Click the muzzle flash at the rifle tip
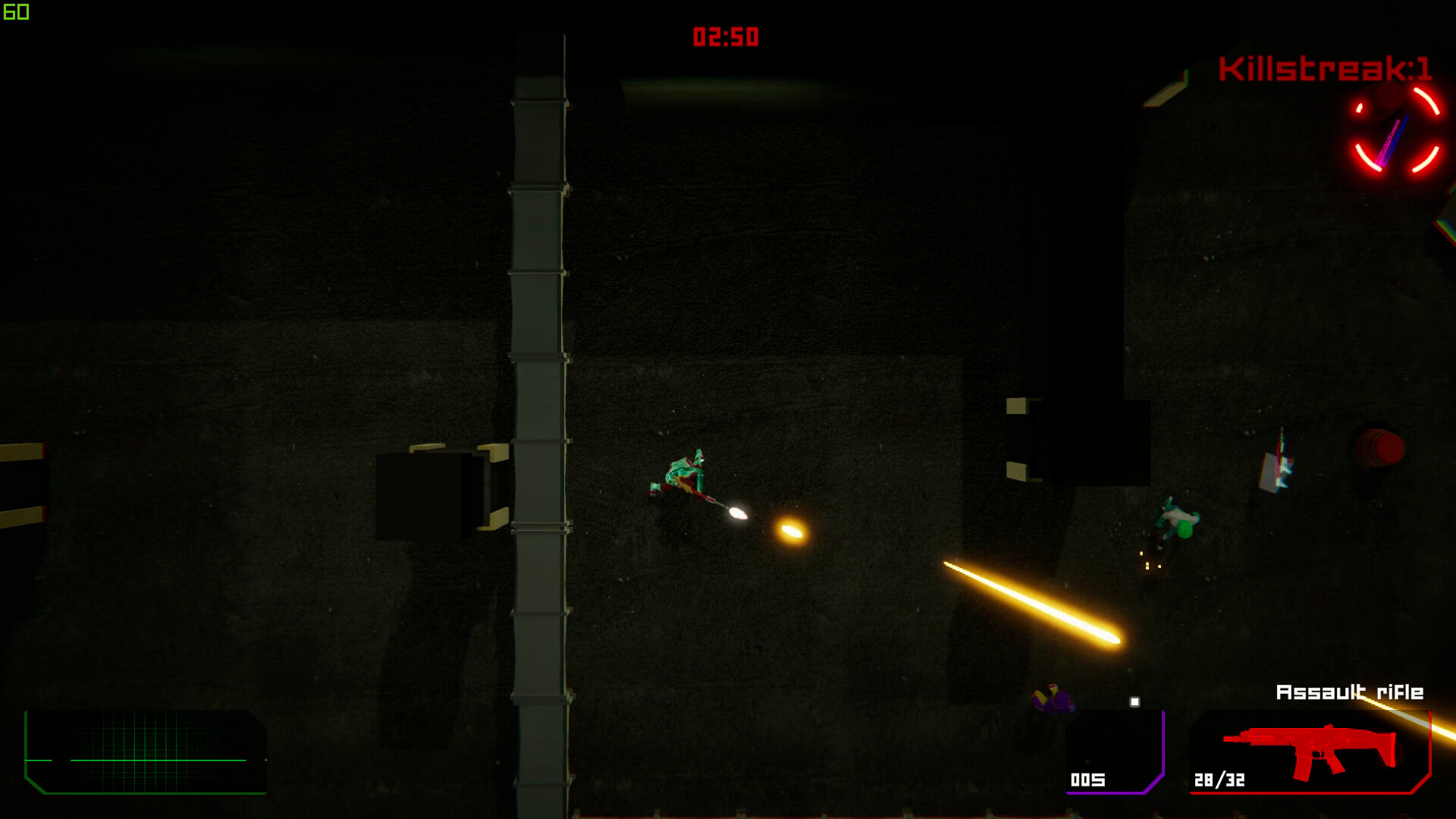 737,514
